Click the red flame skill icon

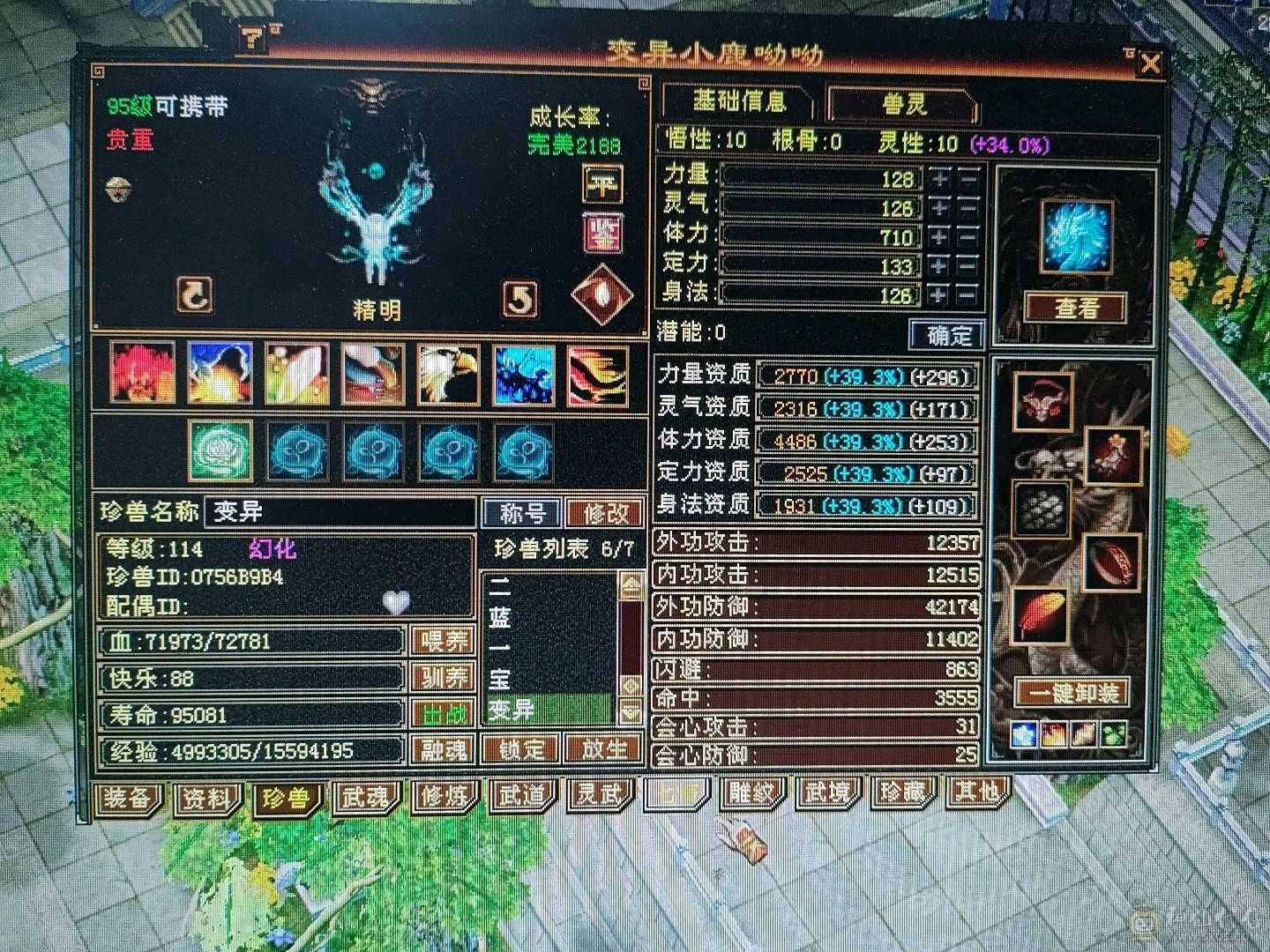pos(143,374)
